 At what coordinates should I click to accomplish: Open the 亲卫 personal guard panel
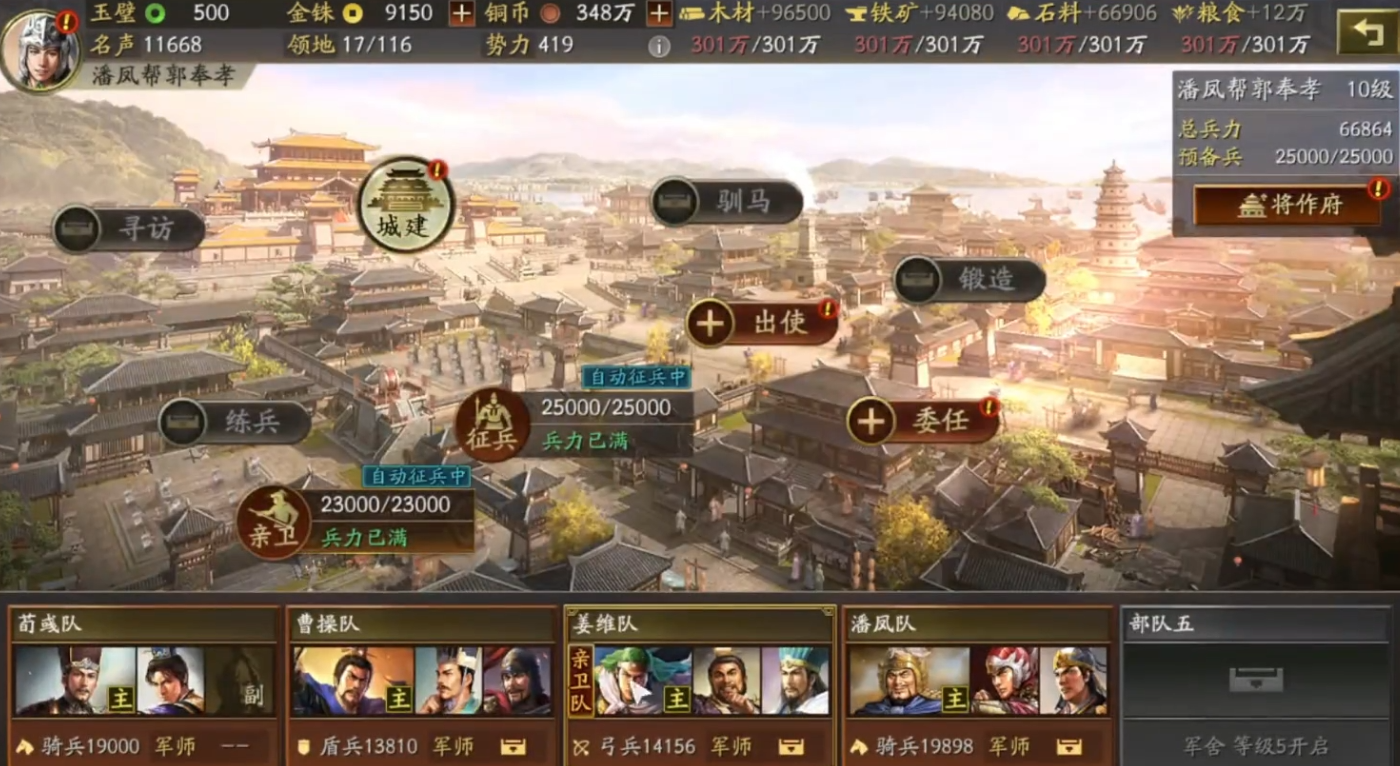[x=277, y=522]
